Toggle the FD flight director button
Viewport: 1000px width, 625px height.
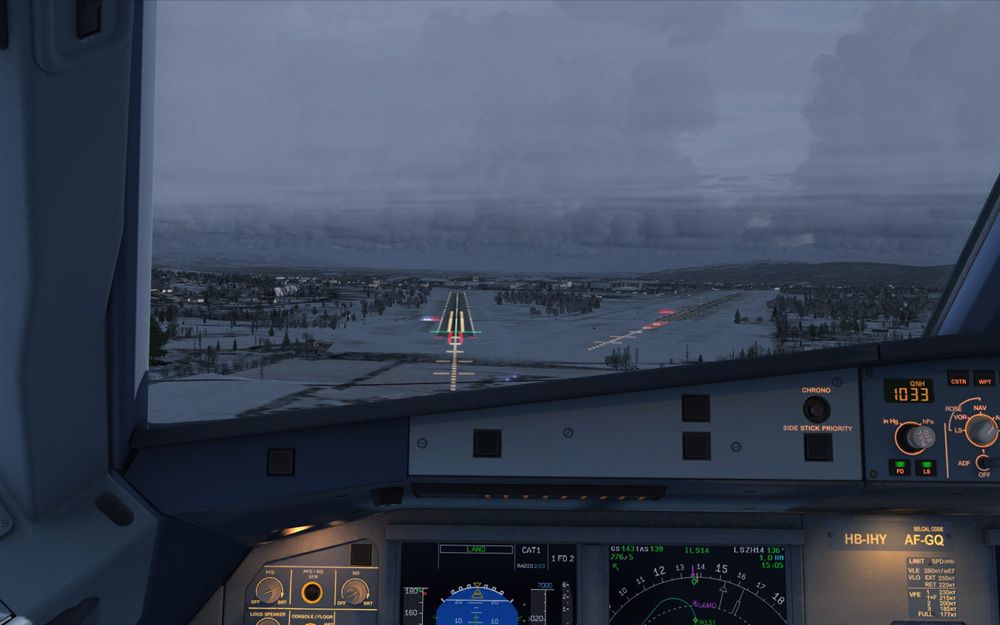point(898,467)
